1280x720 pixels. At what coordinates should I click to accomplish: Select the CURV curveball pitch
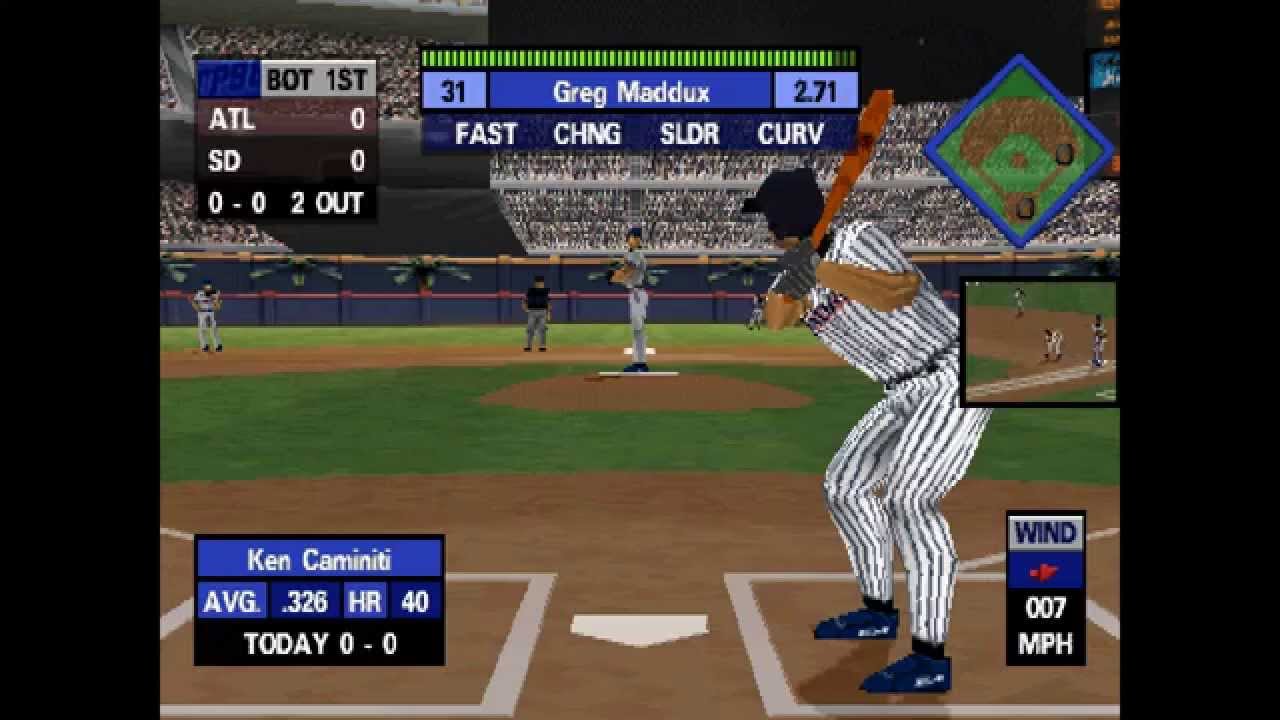(790, 134)
